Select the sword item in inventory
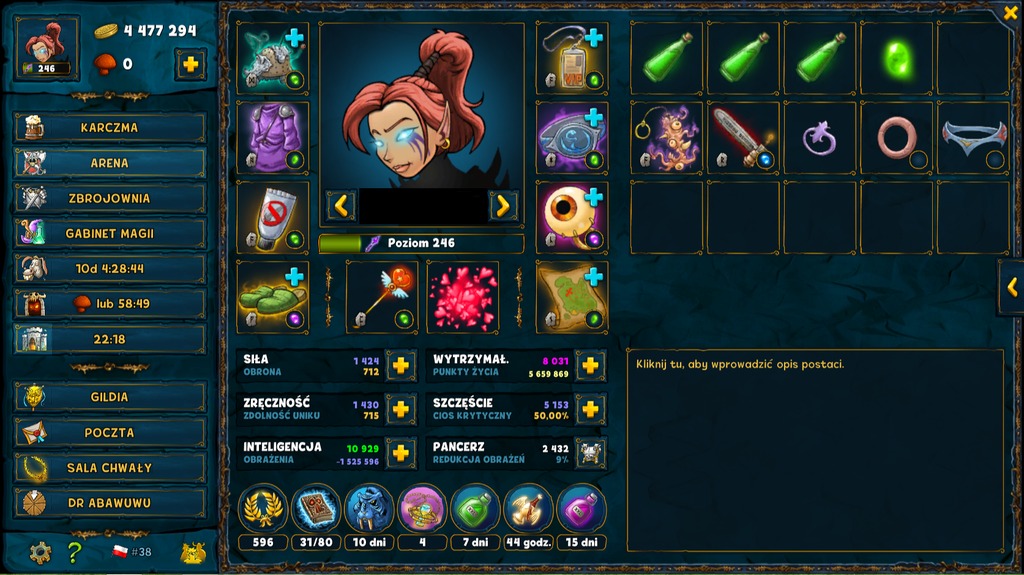 744,137
